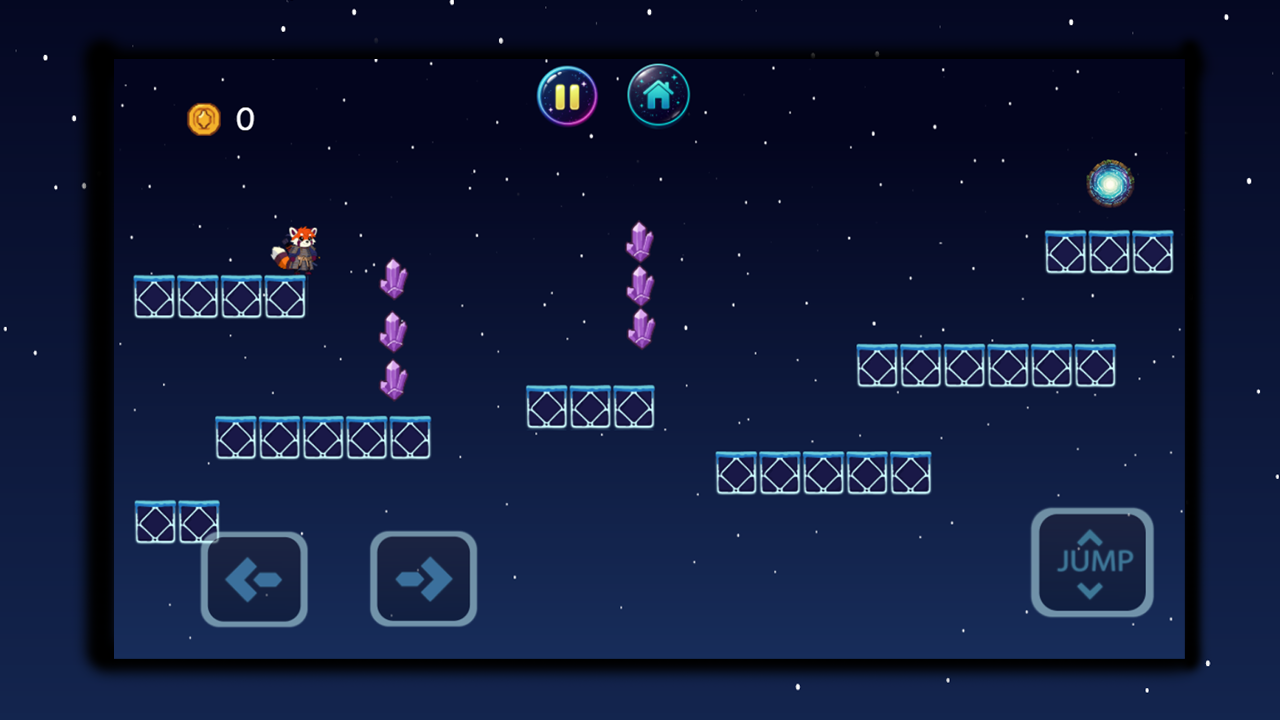Click the center three-block ice platform
The image size is (1280, 720).
(590, 407)
